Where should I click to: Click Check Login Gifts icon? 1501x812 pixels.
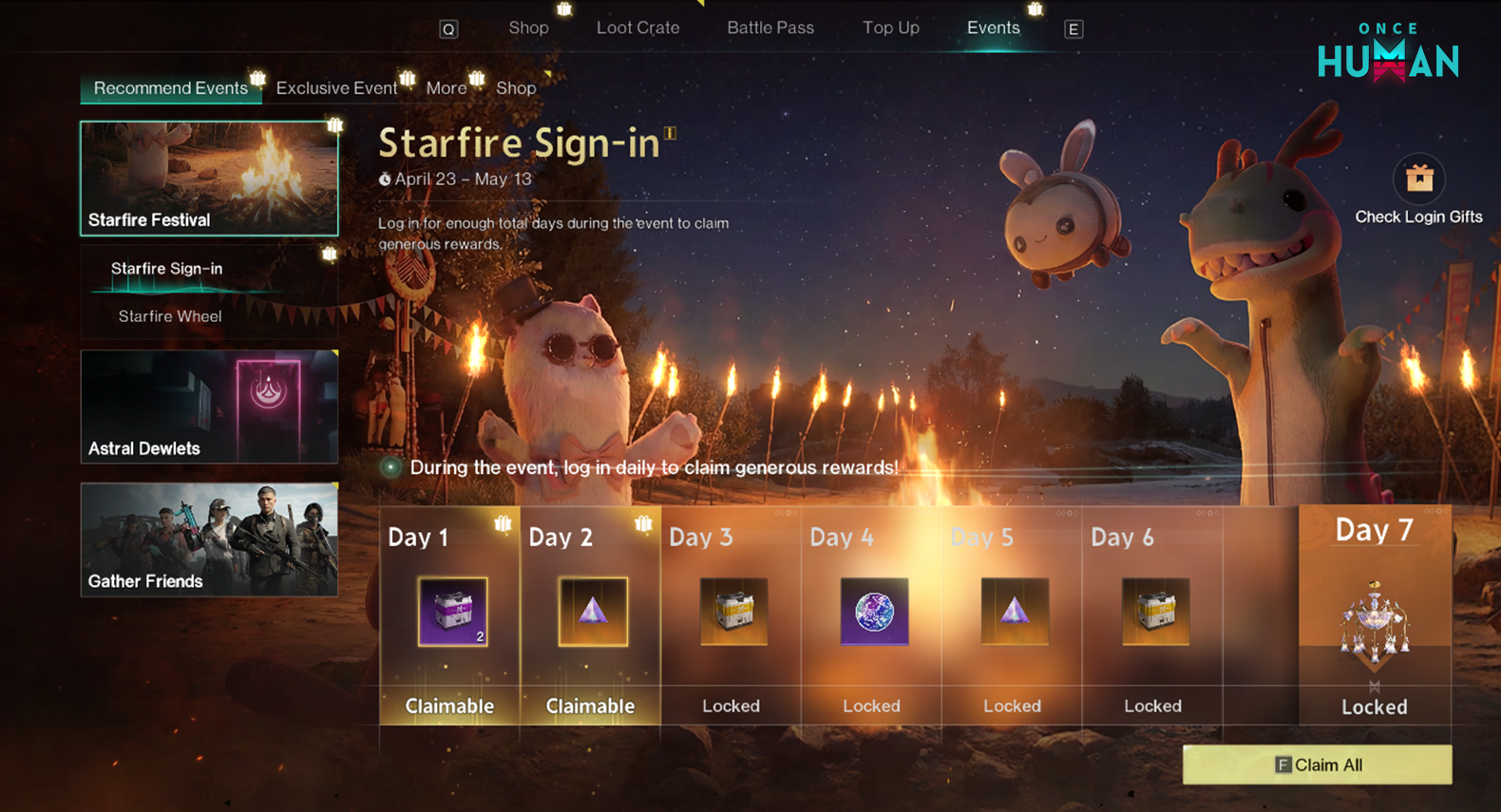pyautogui.click(x=1418, y=179)
